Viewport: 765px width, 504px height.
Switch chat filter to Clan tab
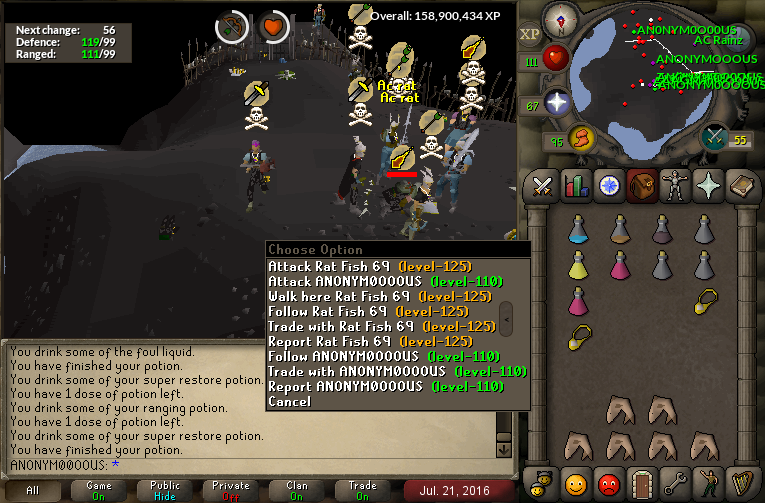pos(297,490)
